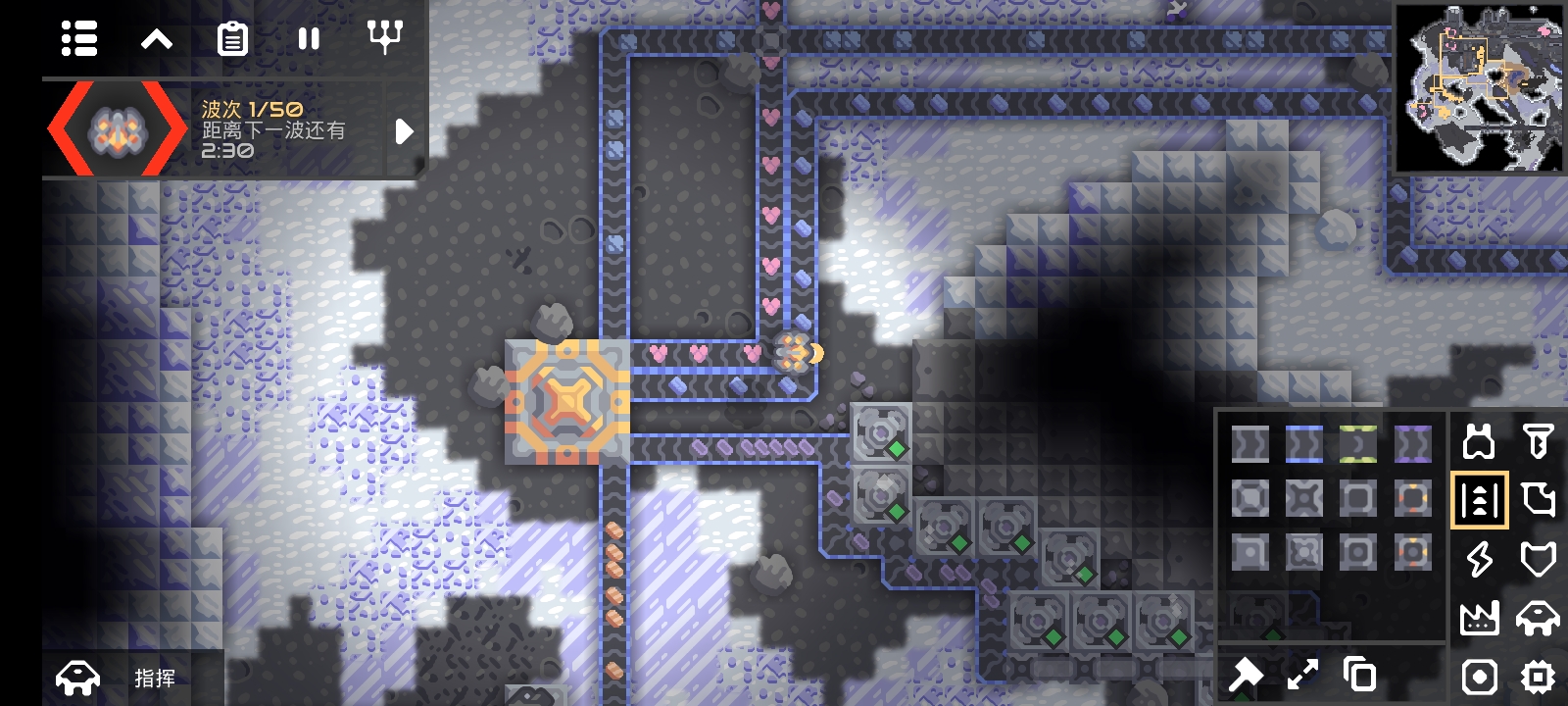Open the shield defense category
This screenshot has width=1568, height=706.
1538,559
